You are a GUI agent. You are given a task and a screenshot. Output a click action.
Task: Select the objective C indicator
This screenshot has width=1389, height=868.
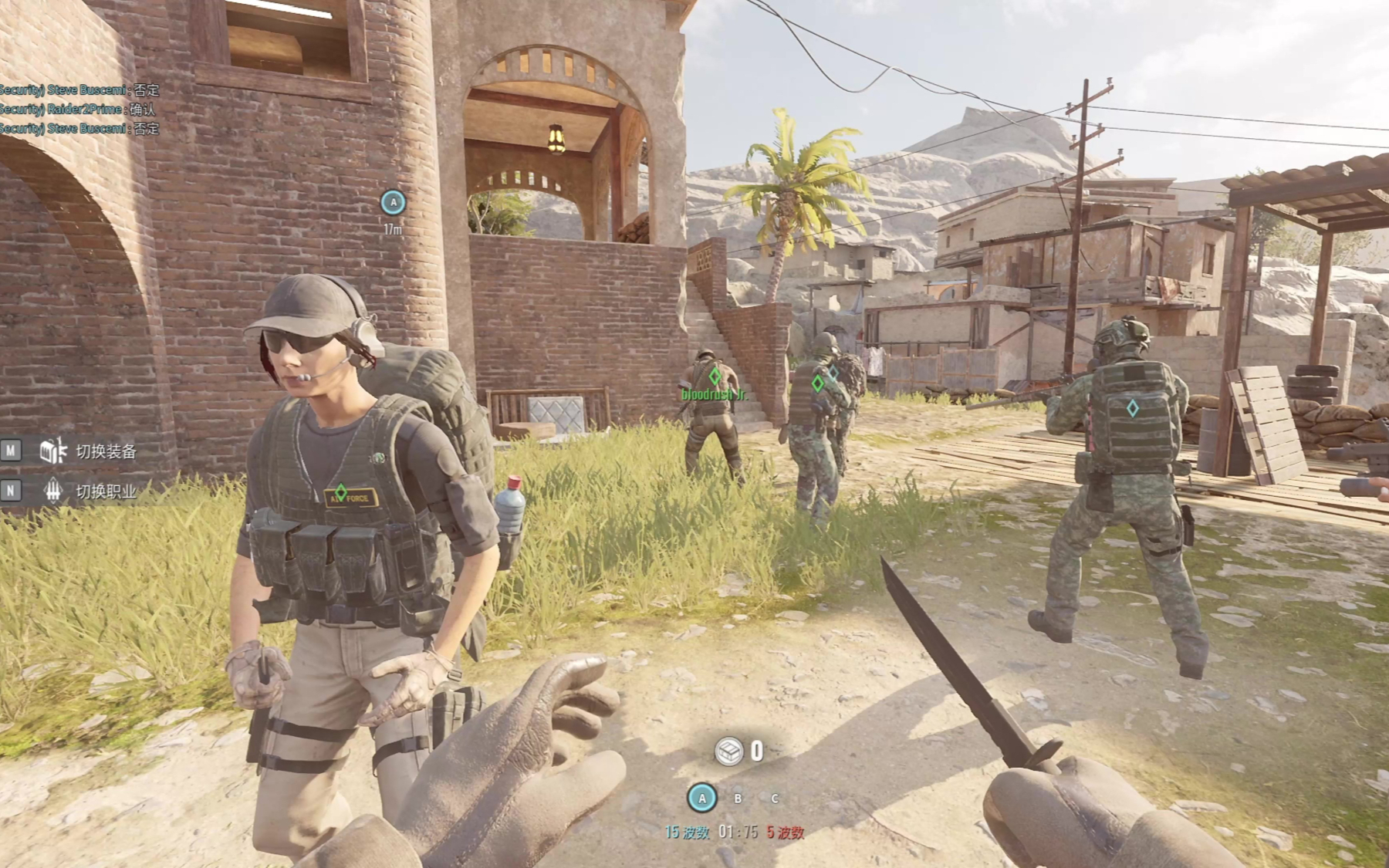pyautogui.click(x=774, y=799)
